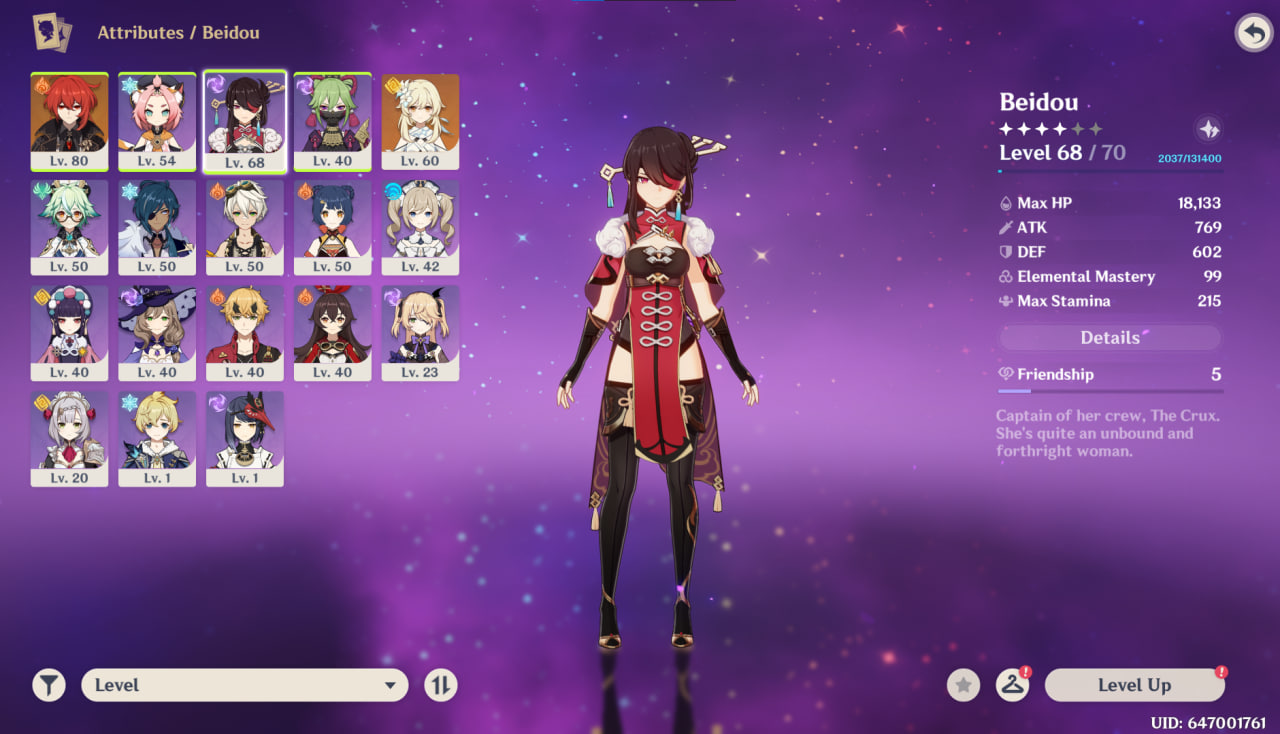Return using the back arrow button

[x=1252, y=33]
